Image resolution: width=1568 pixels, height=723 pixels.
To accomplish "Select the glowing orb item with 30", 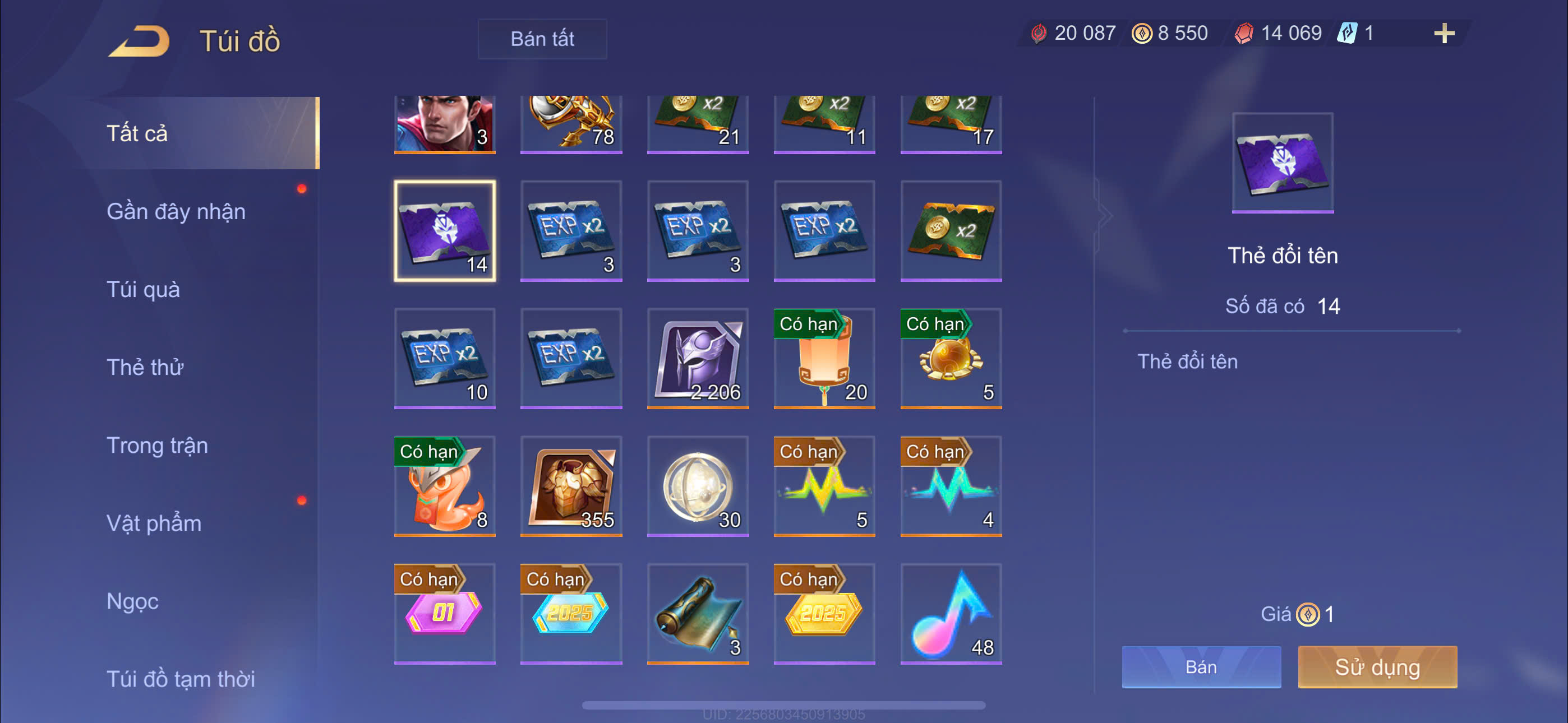I will 698,486.
